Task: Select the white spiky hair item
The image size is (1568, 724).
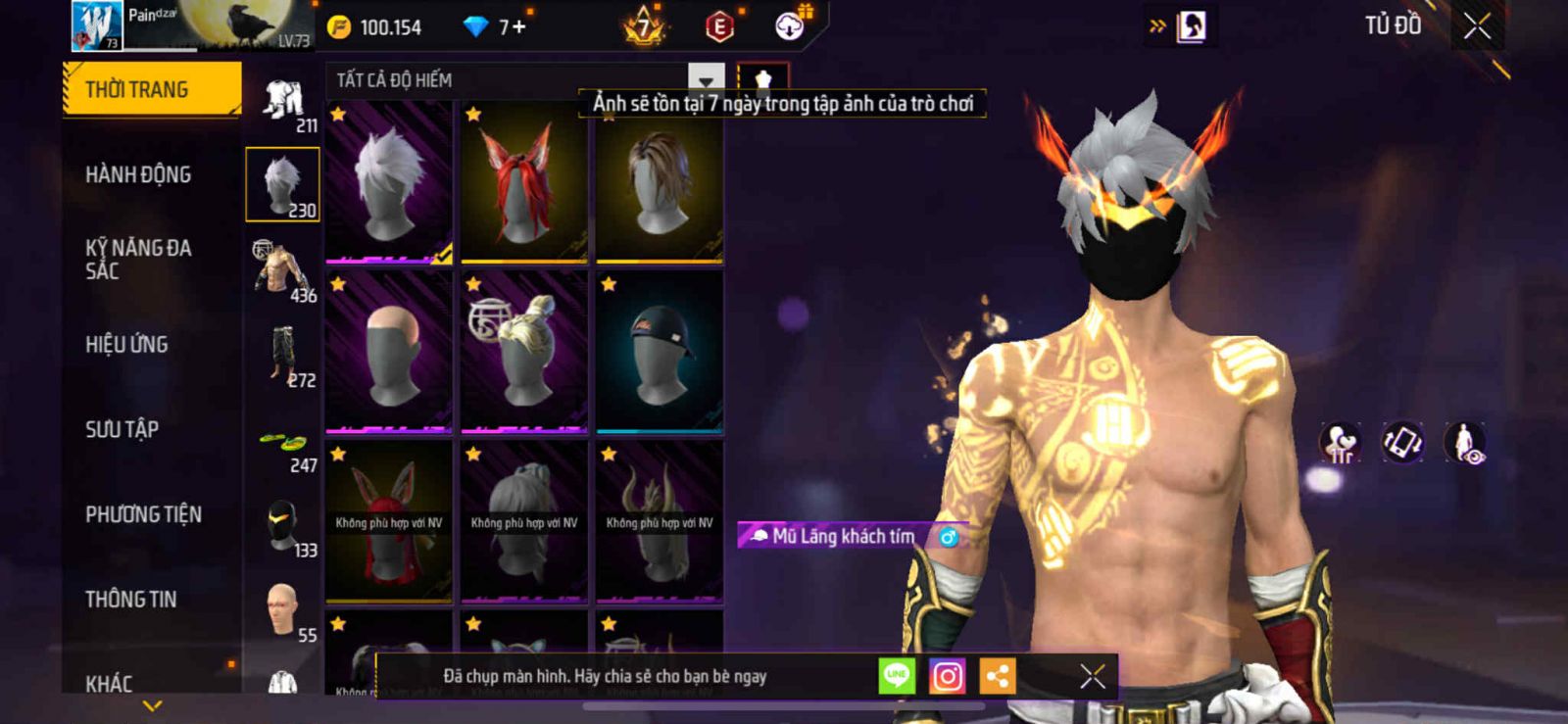Action: [389, 182]
